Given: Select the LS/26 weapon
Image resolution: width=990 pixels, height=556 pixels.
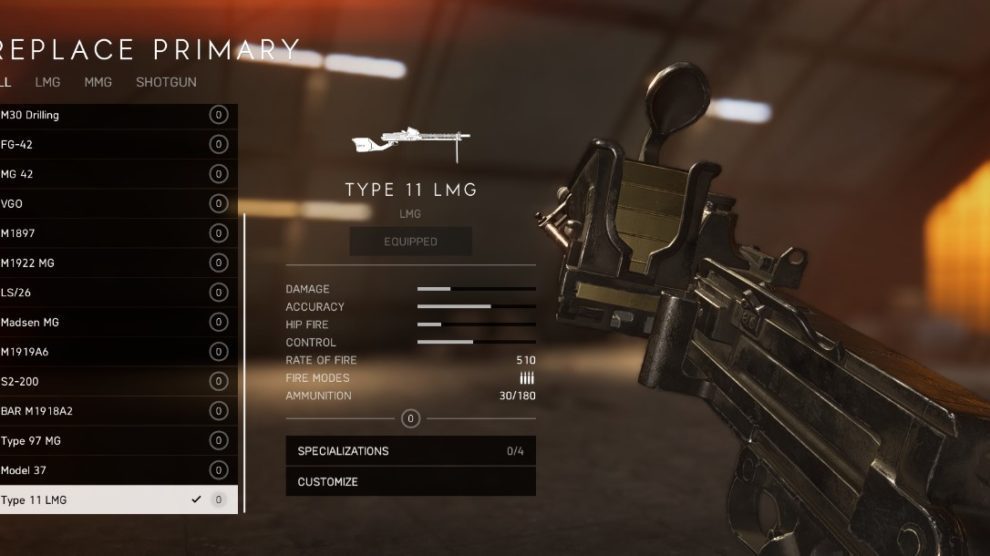Looking at the screenshot, I should [x=110, y=293].
